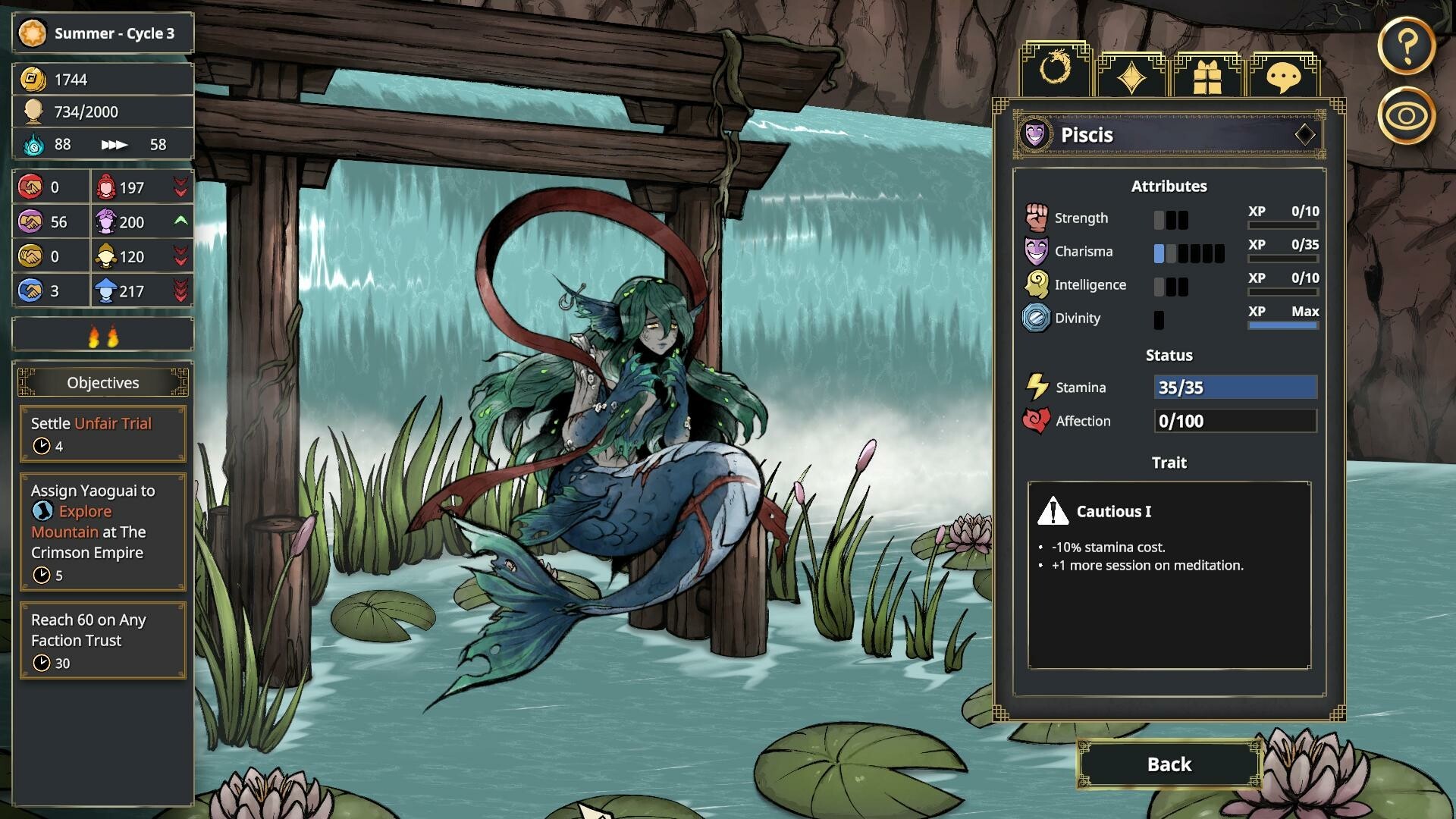The image size is (1456, 819).
Task: Click the Charisma mask attribute icon
Action: (1036, 251)
